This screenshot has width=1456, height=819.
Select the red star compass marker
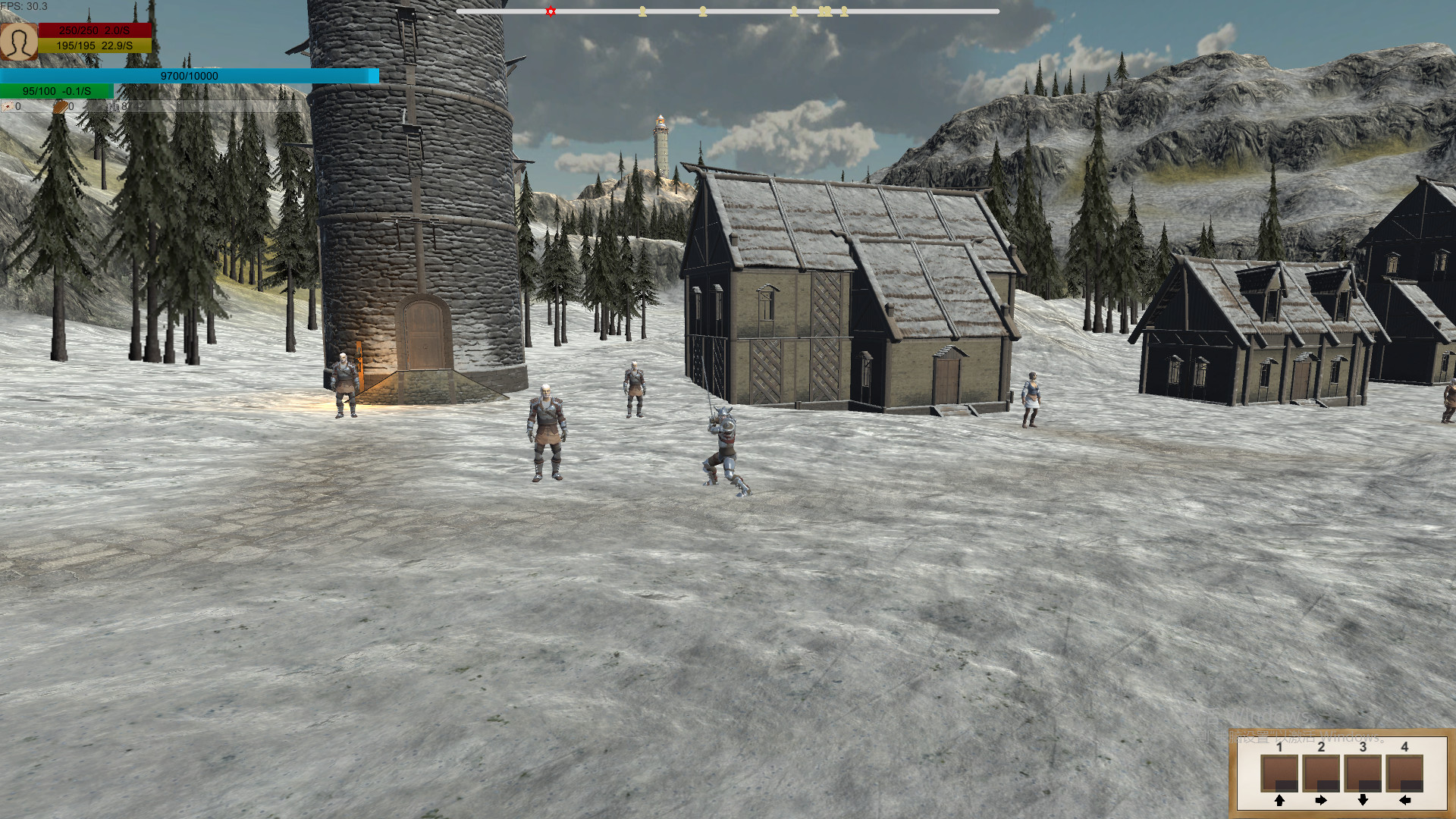551,11
